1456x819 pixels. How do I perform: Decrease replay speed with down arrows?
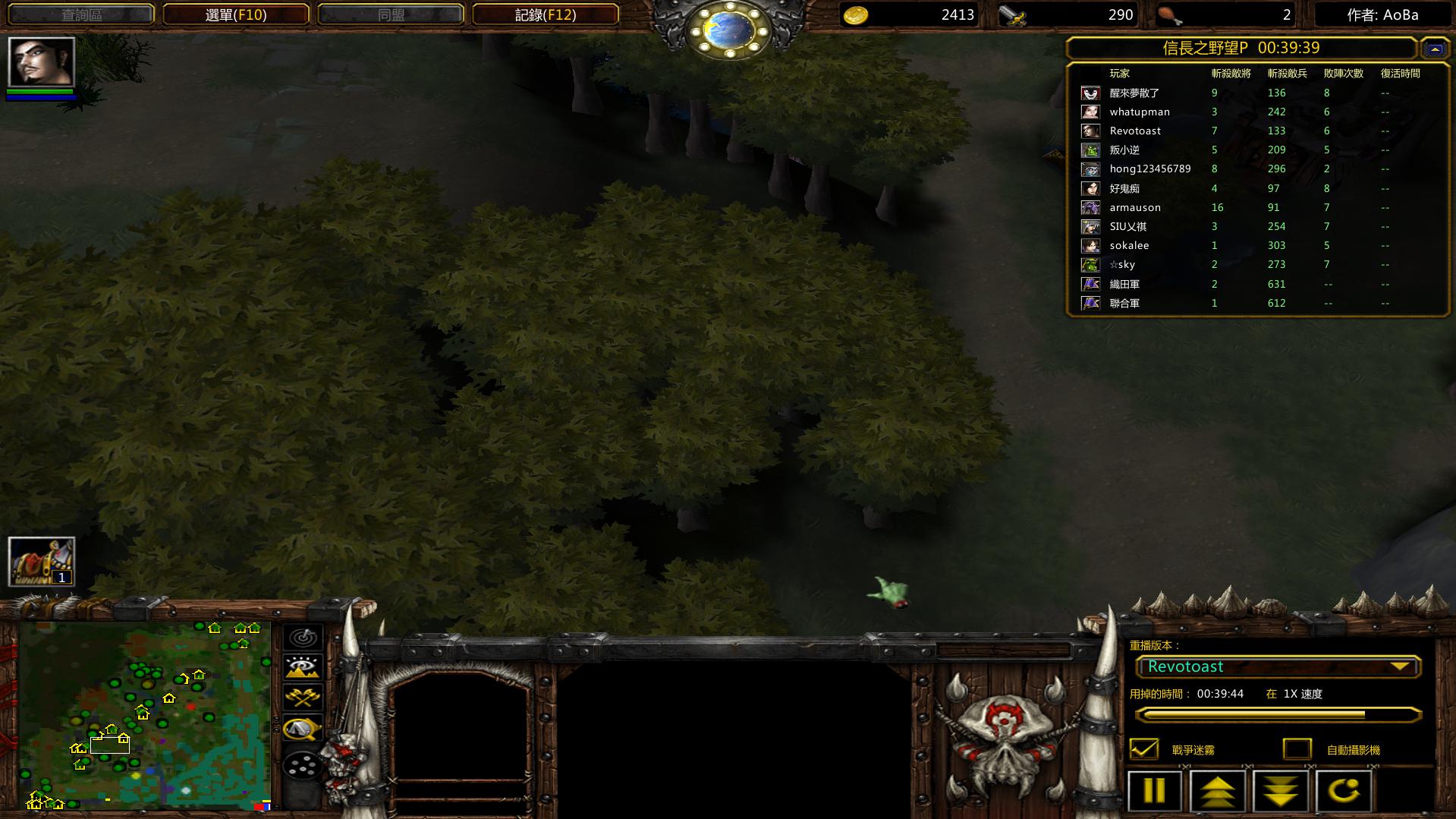(x=1281, y=791)
